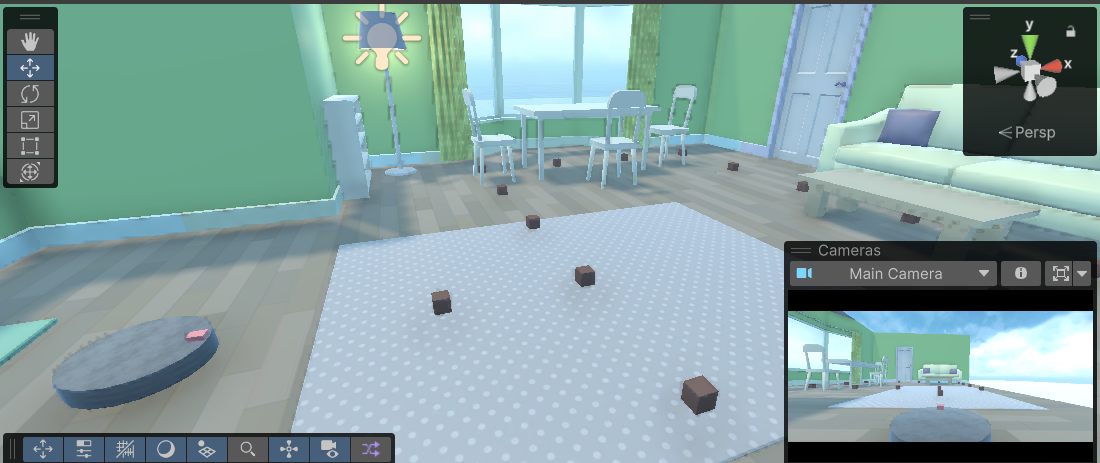Toggle the camera-with-eye visibility button
The image size is (1100, 463).
329,449
